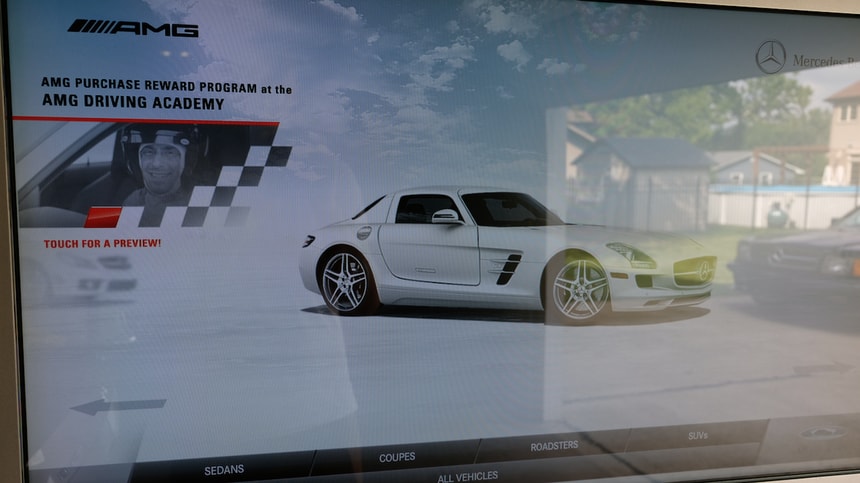This screenshot has width=860, height=483.
Task: Click the left-pointing back arrow
Action: 118,406
